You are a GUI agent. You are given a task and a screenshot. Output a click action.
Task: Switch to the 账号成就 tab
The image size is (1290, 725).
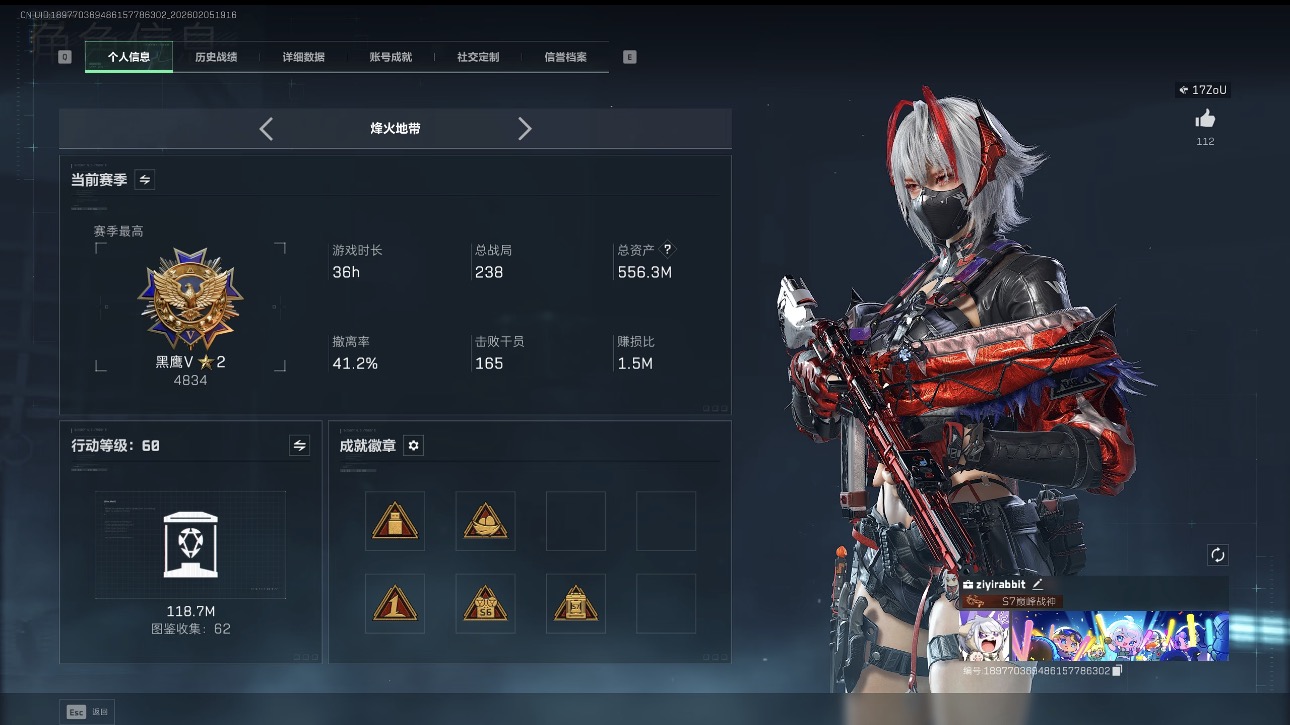(x=390, y=57)
